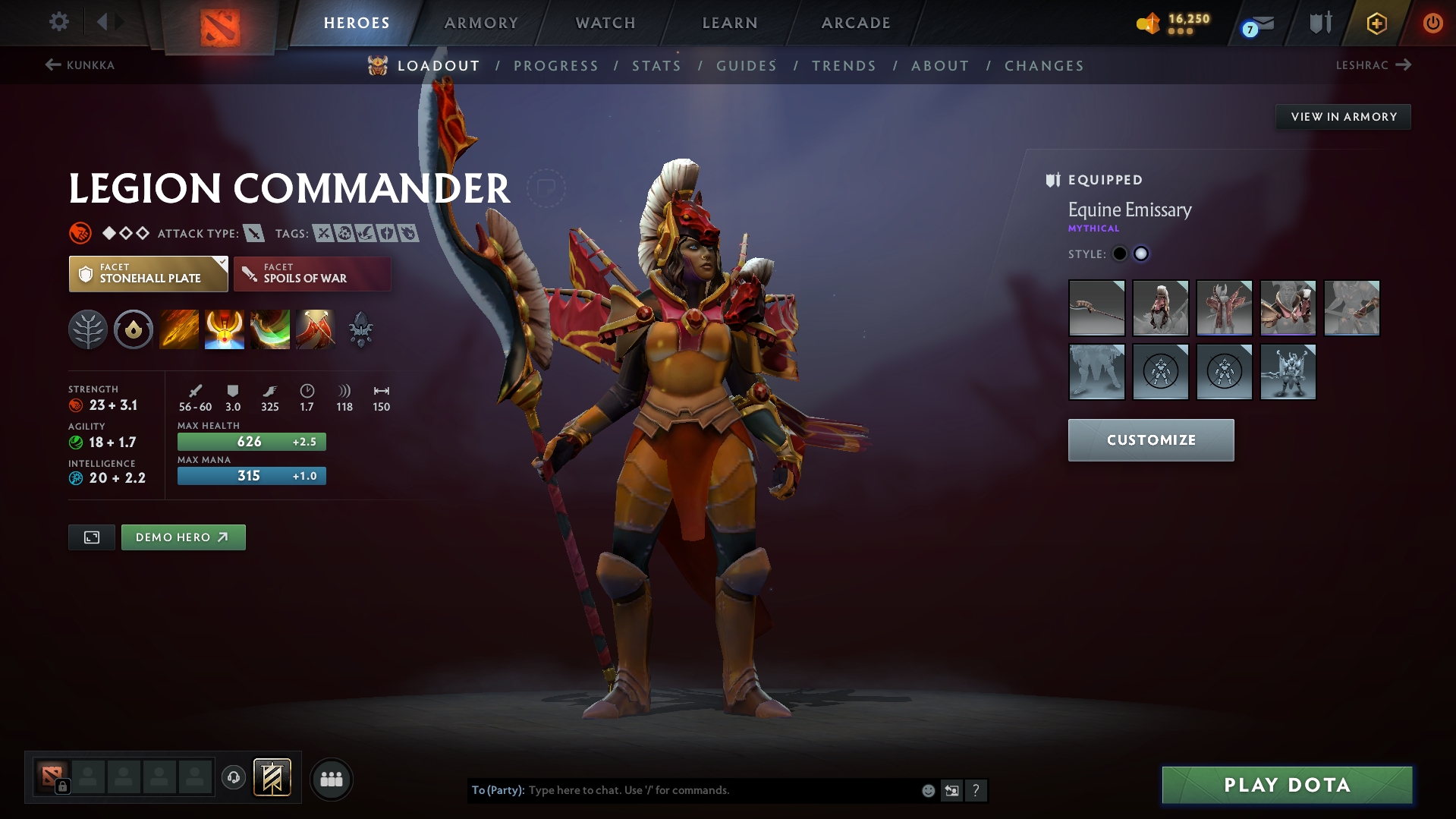Open the talent tree icon
Image resolution: width=1456 pixels, height=819 pixels.
[x=88, y=329]
